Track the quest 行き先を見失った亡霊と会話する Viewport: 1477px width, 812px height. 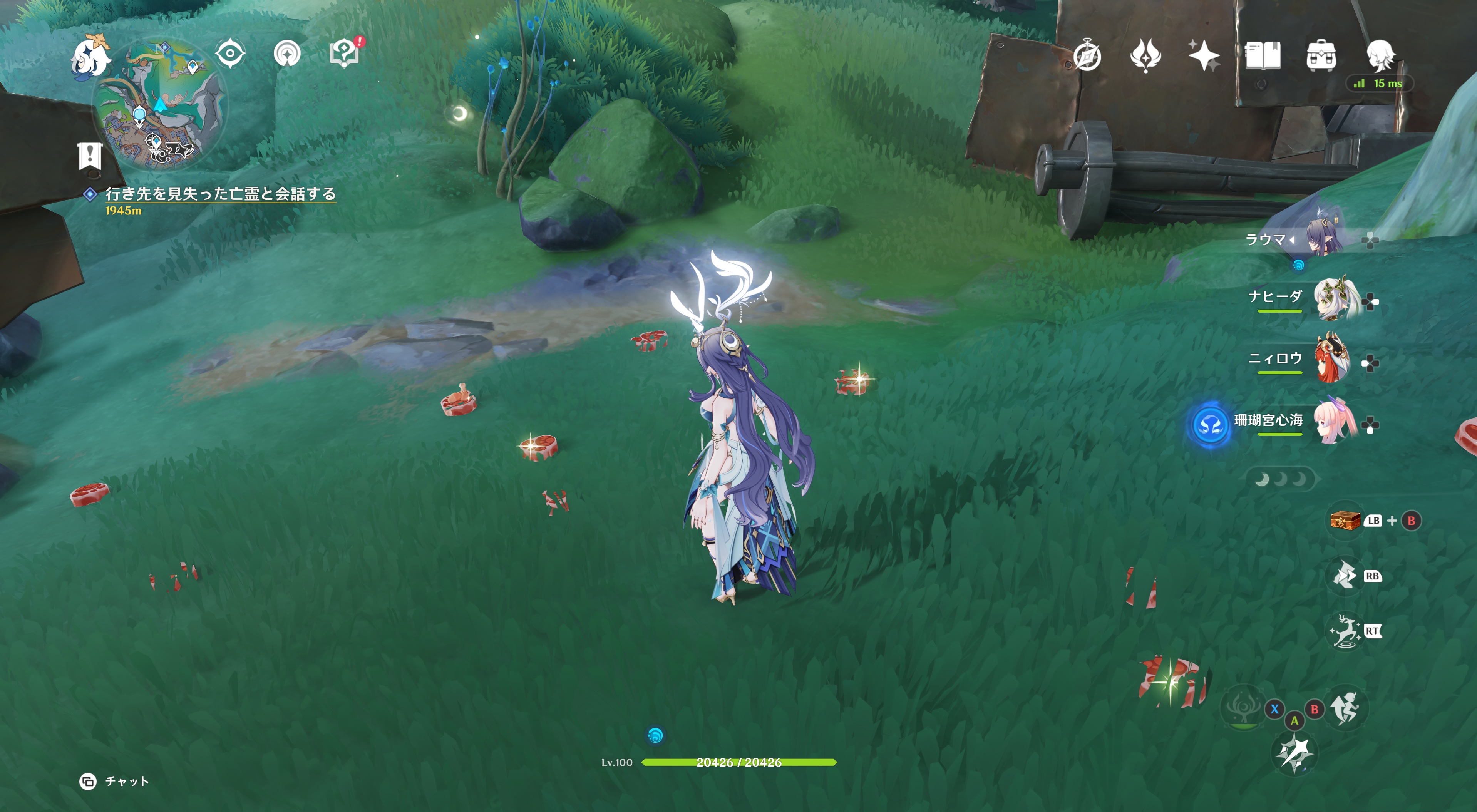(220, 194)
